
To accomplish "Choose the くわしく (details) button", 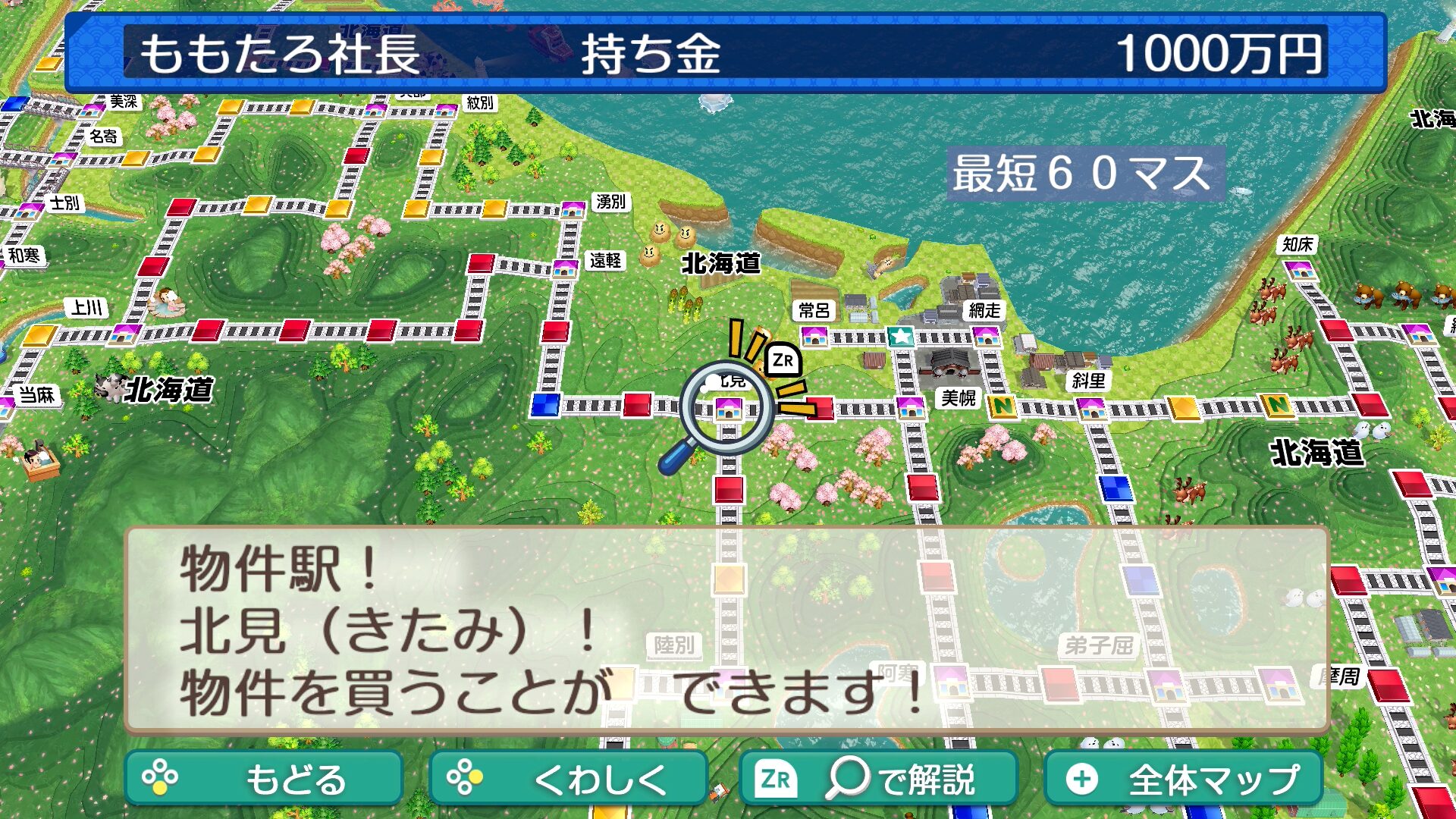I will [x=568, y=778].
